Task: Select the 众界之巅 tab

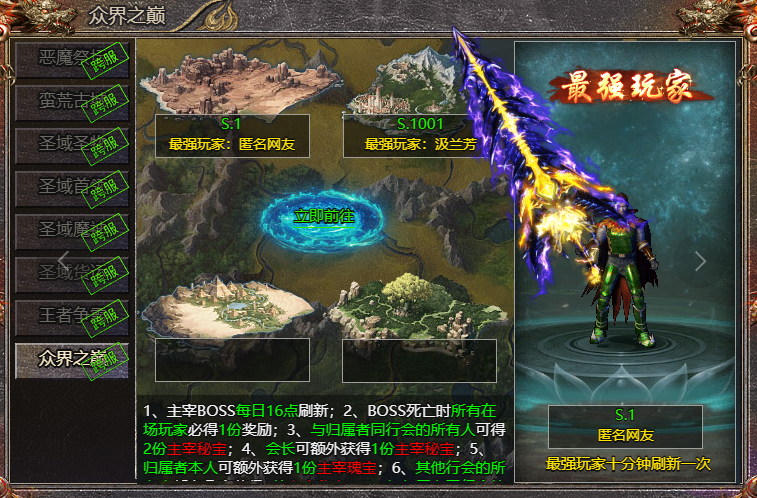Action: 71,358
